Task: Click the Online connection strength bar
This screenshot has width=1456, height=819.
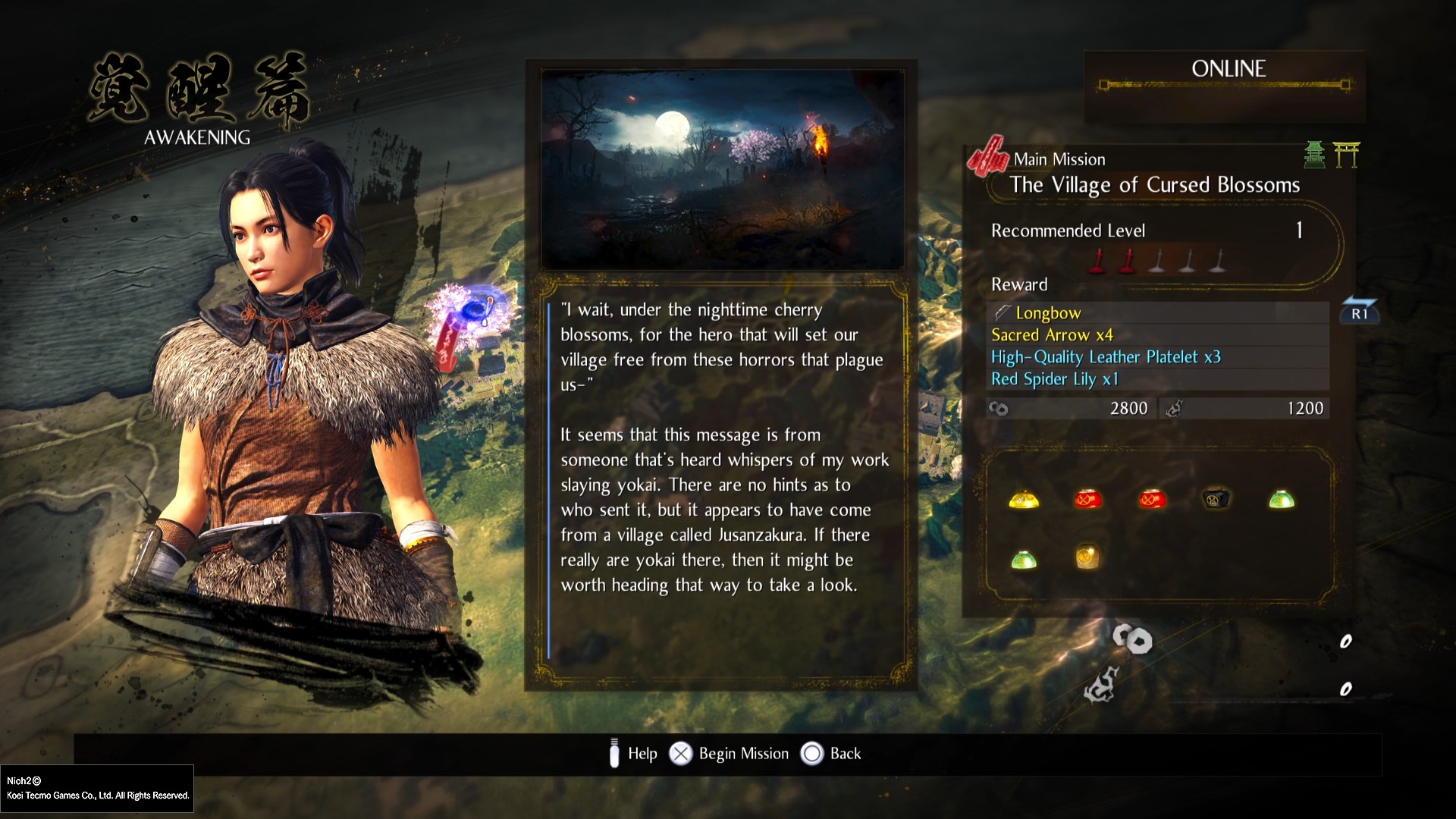Action: pyautogui.click(x=1226, y=86)
